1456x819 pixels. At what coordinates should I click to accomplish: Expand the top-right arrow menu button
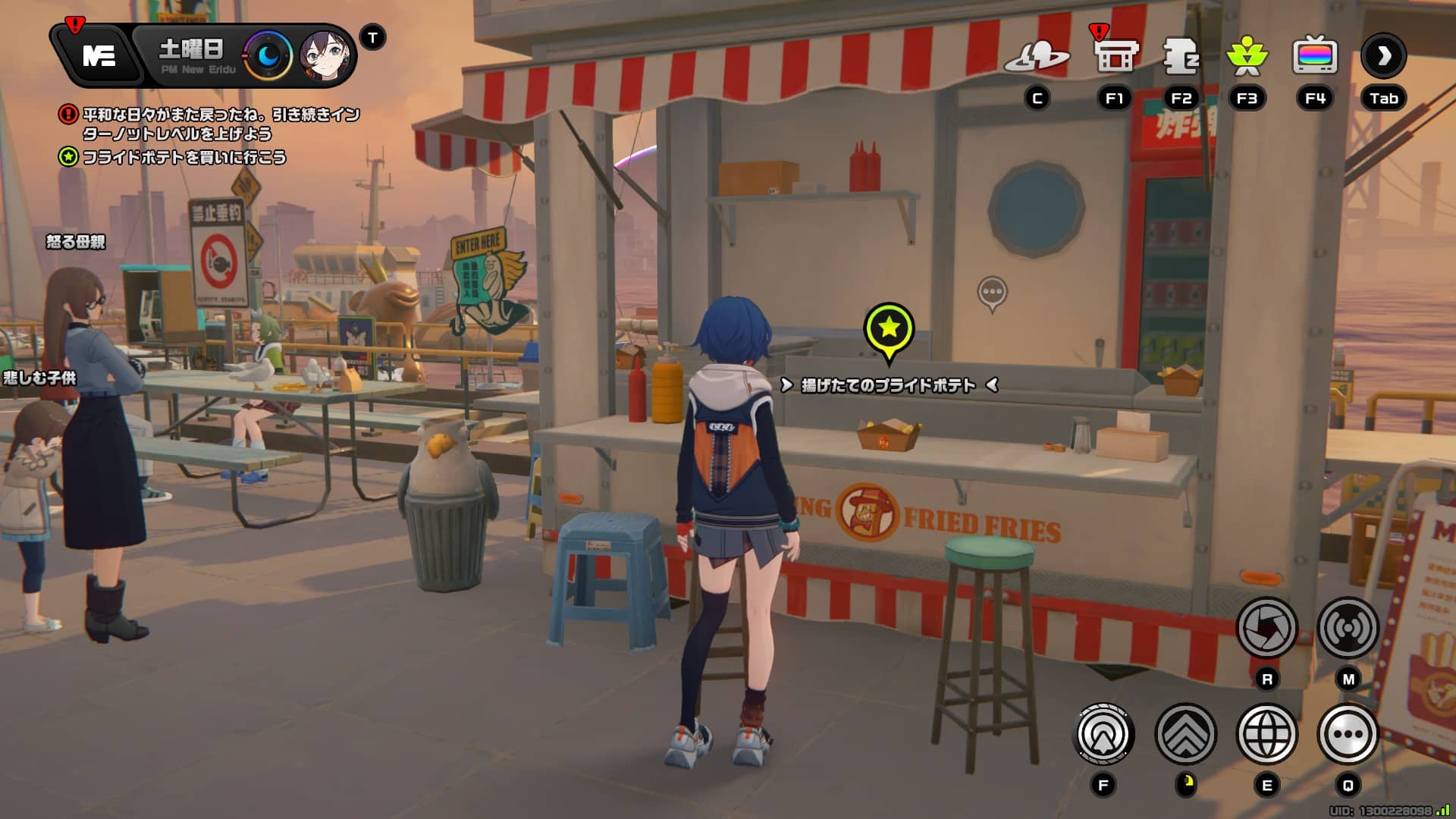point(1383,56)
